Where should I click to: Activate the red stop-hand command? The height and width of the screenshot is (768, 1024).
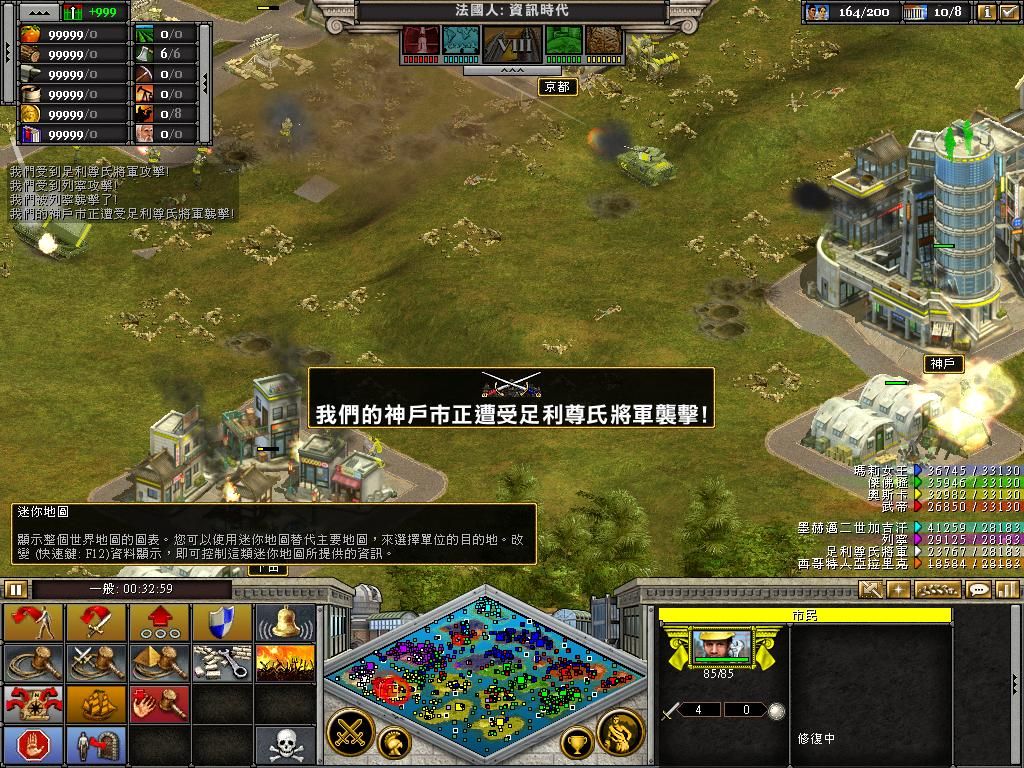[34, 745]
